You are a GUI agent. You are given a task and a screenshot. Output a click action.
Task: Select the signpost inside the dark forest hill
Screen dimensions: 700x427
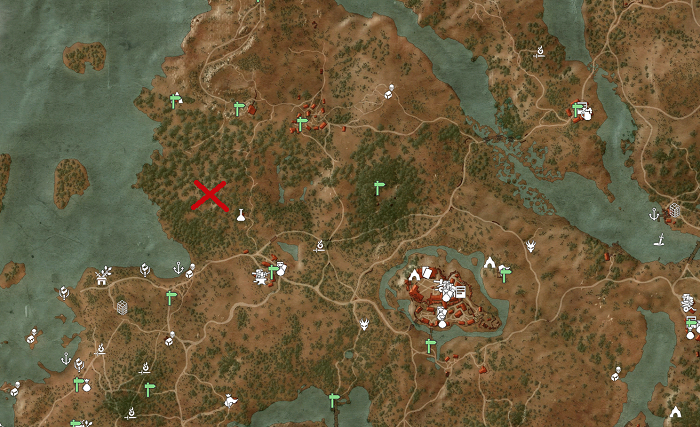378,186
